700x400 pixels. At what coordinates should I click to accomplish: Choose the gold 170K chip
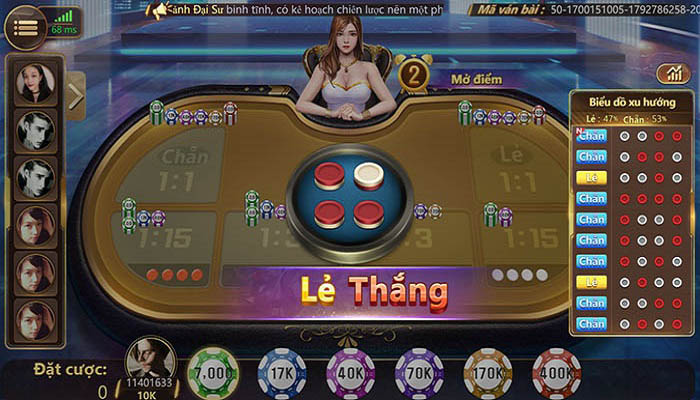[488, 371]
